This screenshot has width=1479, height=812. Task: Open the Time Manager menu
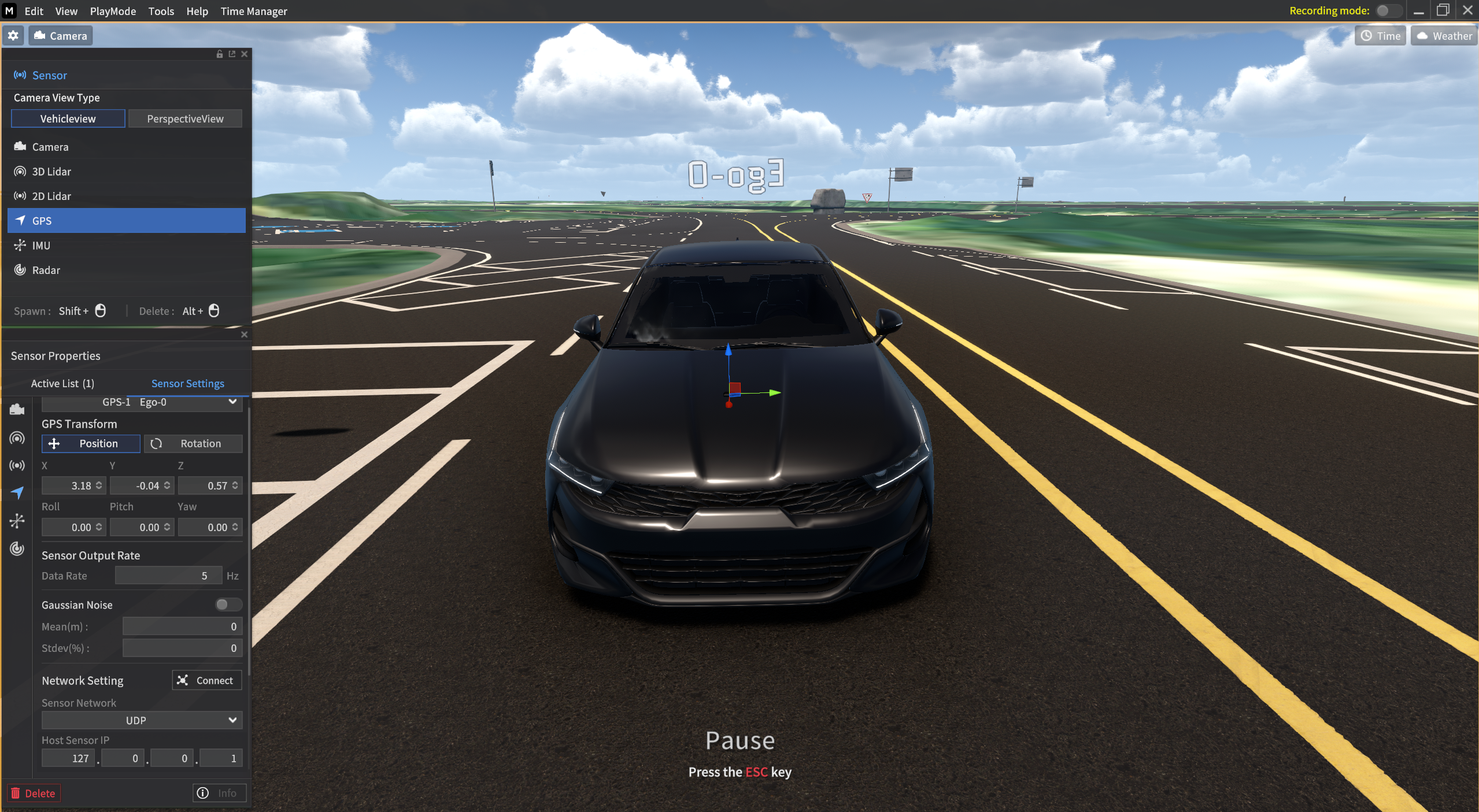(x=254, y=11)
